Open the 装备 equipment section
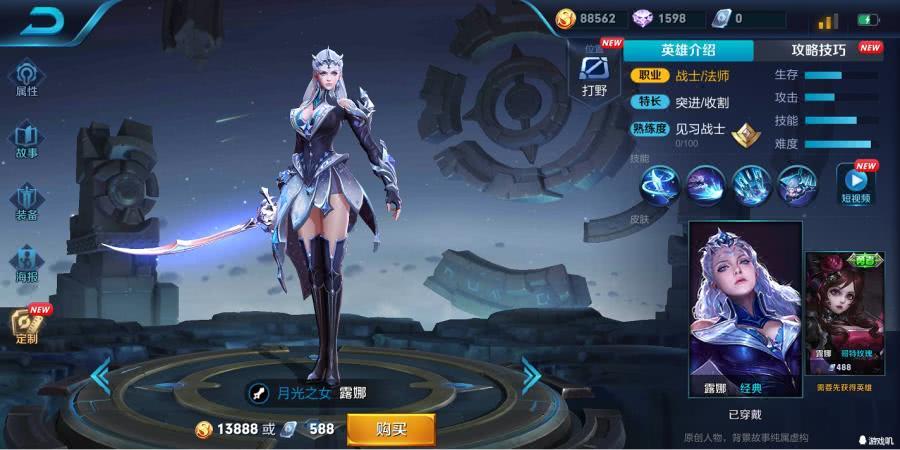900x450 pixels. 27,201
